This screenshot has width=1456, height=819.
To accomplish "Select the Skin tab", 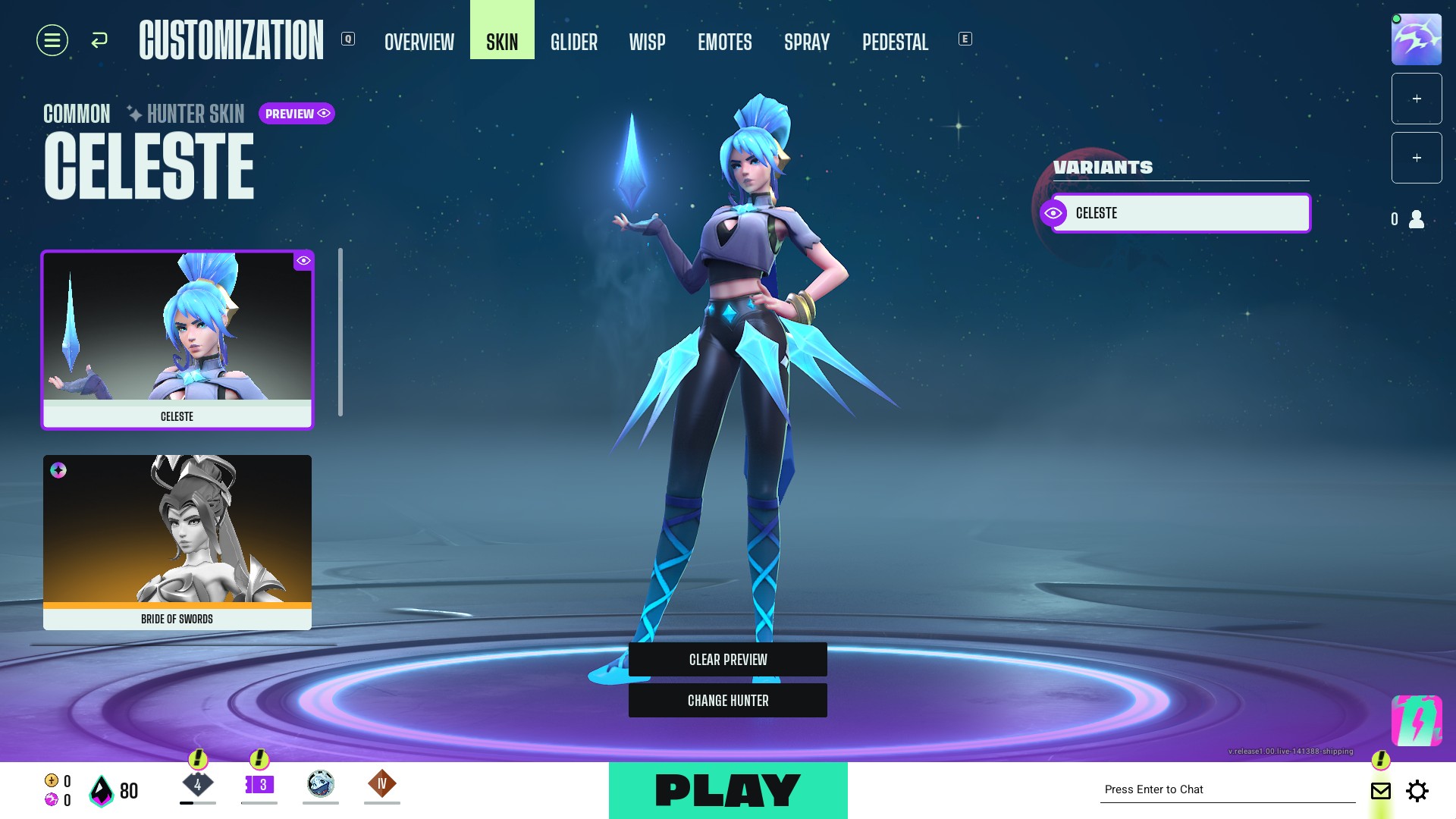I will [x=502, y=42].
